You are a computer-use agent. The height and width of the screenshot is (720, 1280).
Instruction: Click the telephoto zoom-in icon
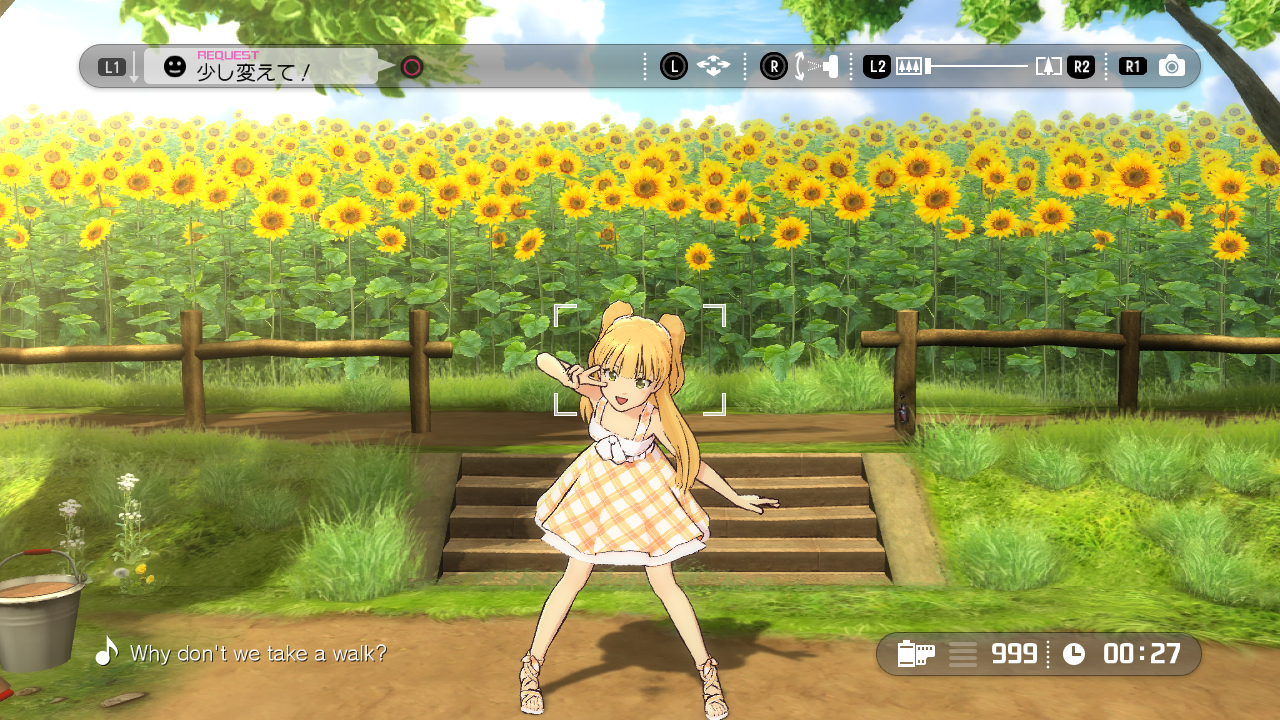[1048, 67]
